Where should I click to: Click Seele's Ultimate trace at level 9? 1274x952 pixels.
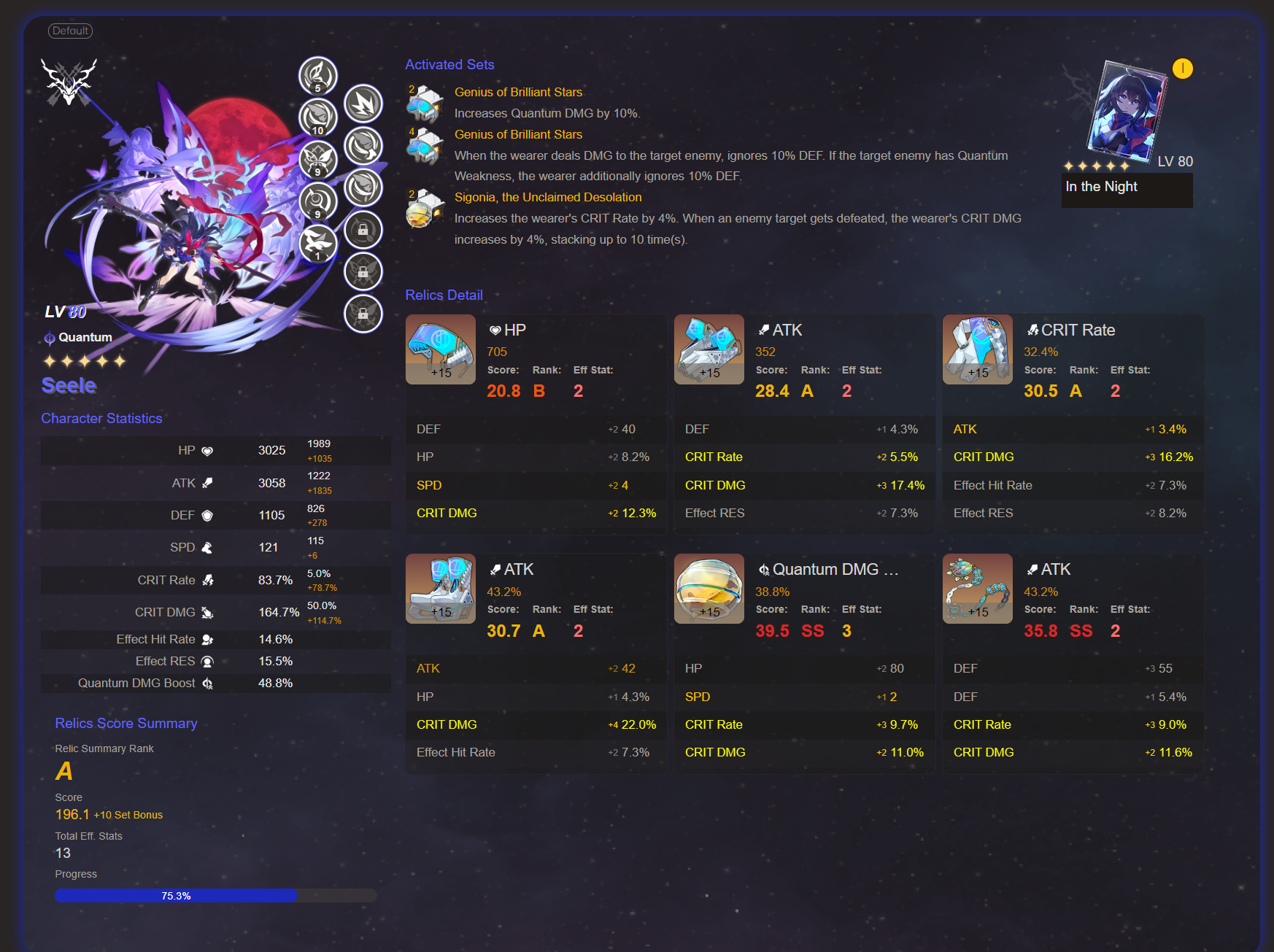(x=317, y=160)
